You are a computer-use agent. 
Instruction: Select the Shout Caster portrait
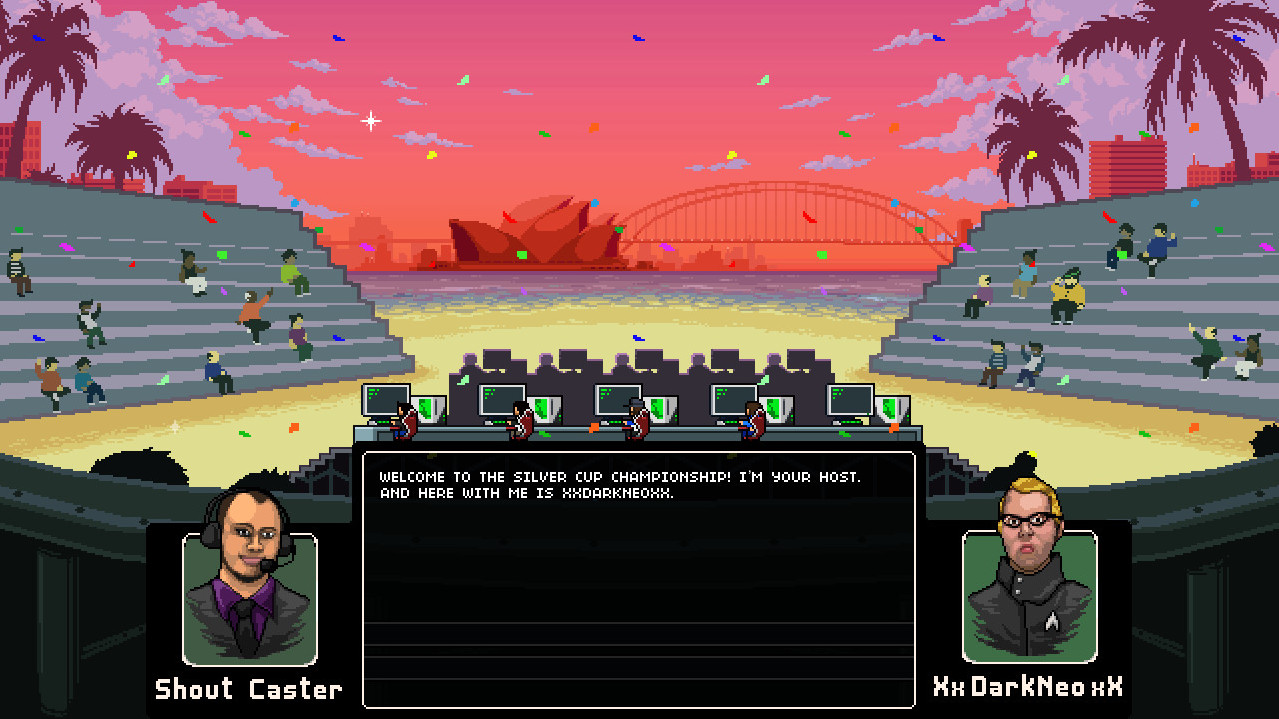pyautogui.click(x=249, y=598)
